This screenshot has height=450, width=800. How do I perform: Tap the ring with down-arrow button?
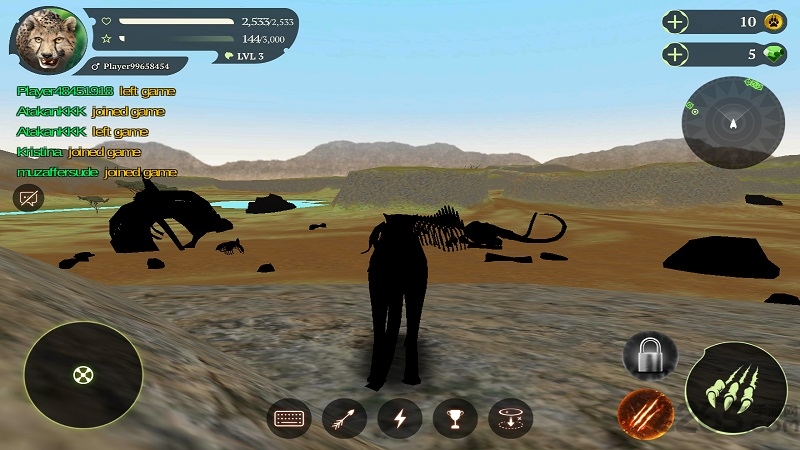(510, 418)
